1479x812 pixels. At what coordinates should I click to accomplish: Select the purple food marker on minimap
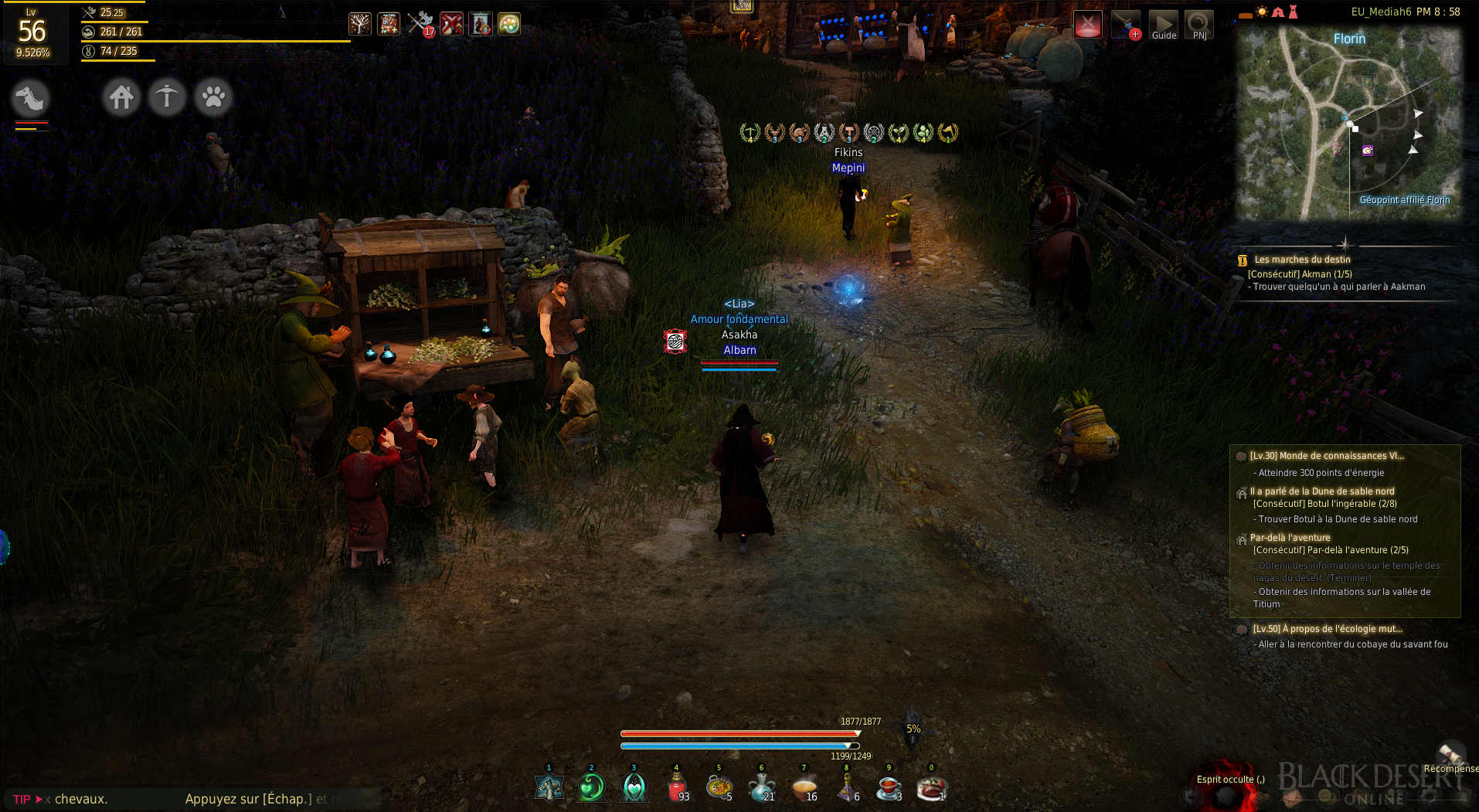point(1367,151)
